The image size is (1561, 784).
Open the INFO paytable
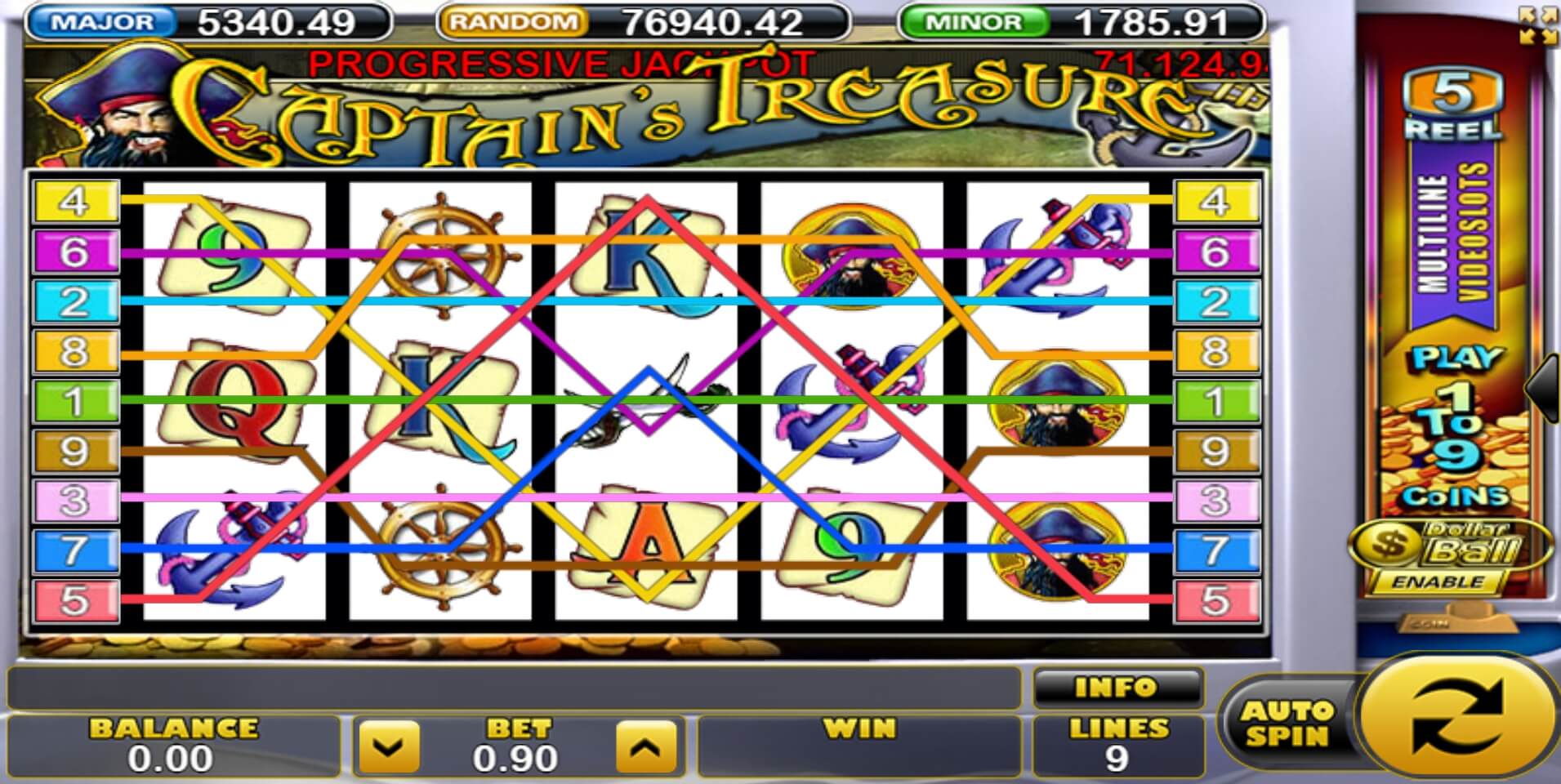point(1117,688)
